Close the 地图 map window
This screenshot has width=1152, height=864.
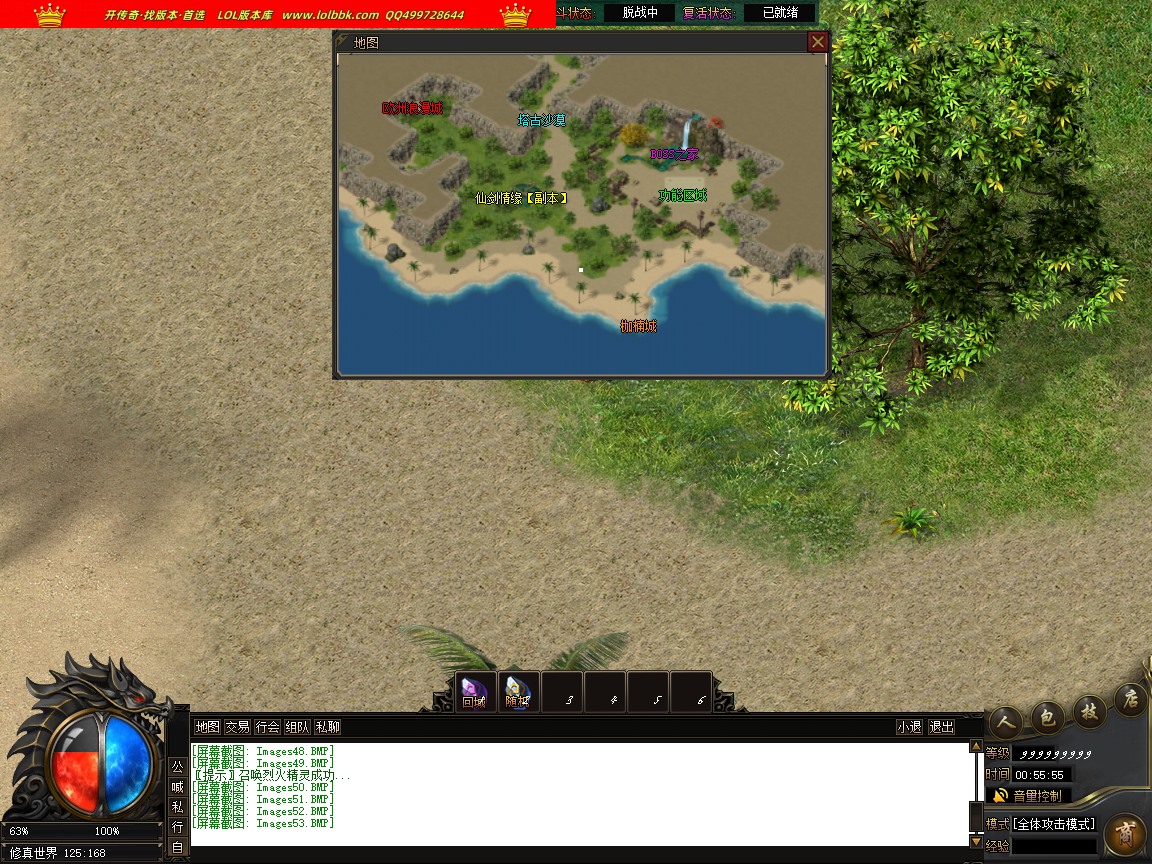[x=818, y=42]
